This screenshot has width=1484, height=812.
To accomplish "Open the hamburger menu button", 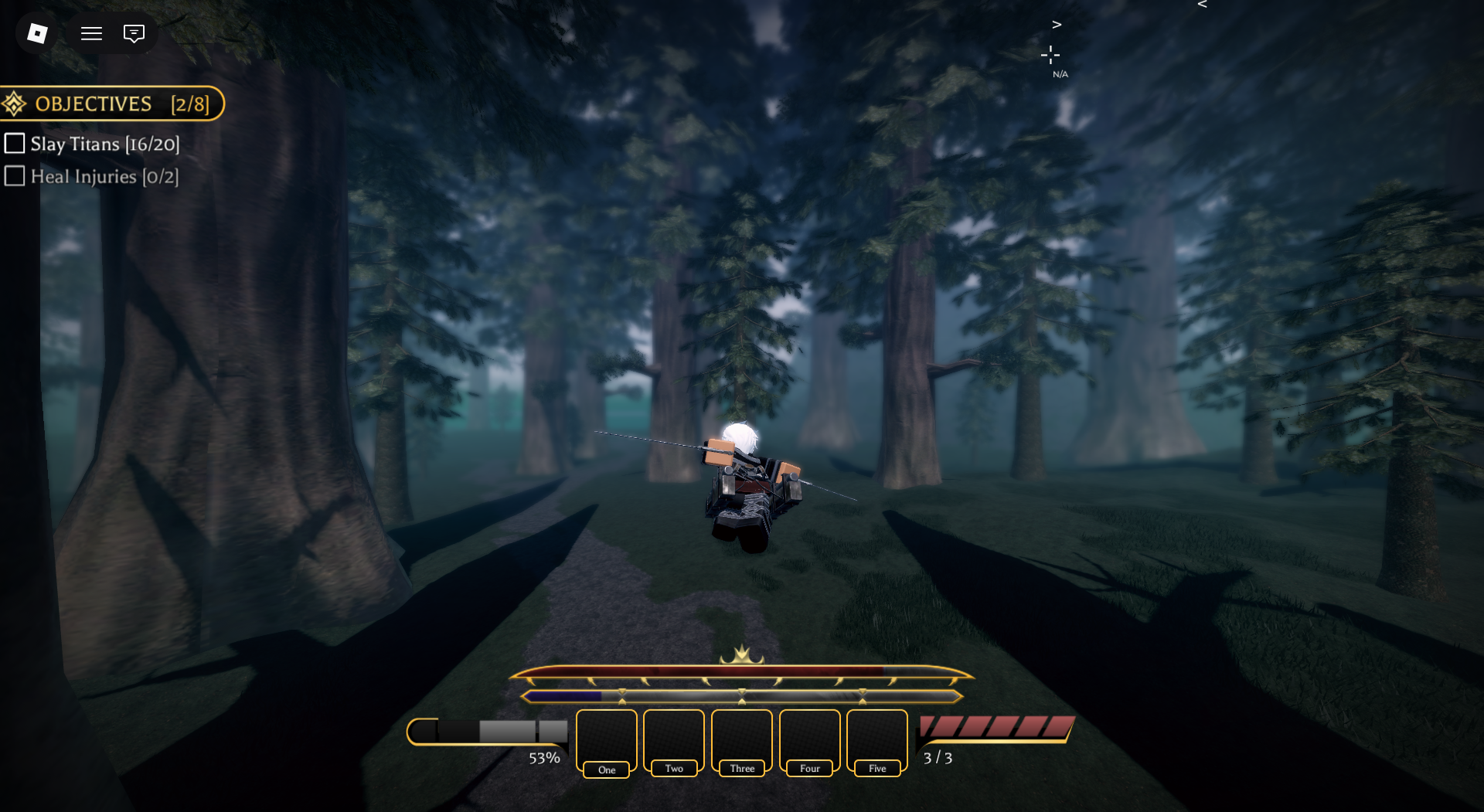I will coord(91,33).
